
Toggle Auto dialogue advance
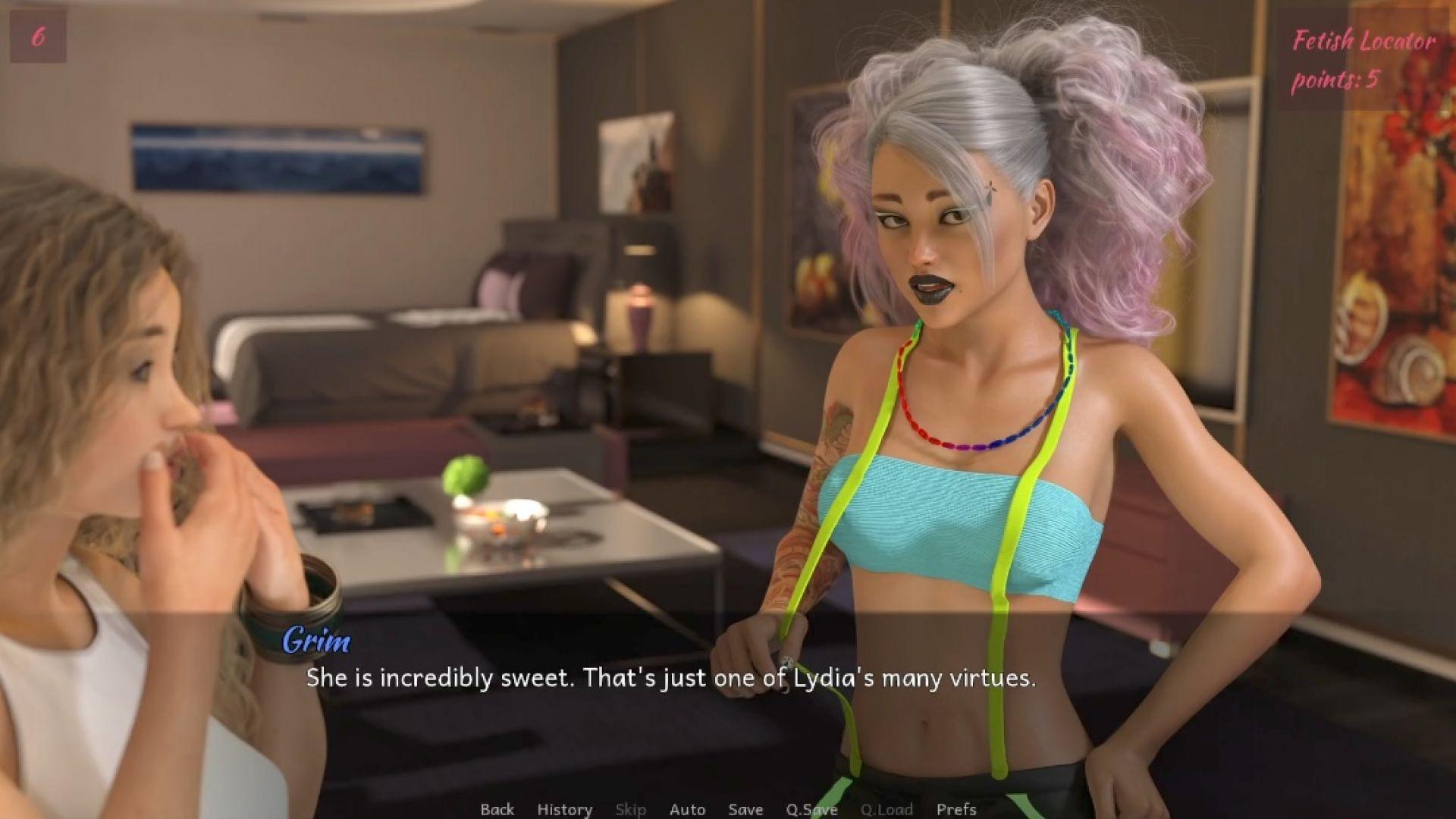(687, 809)
